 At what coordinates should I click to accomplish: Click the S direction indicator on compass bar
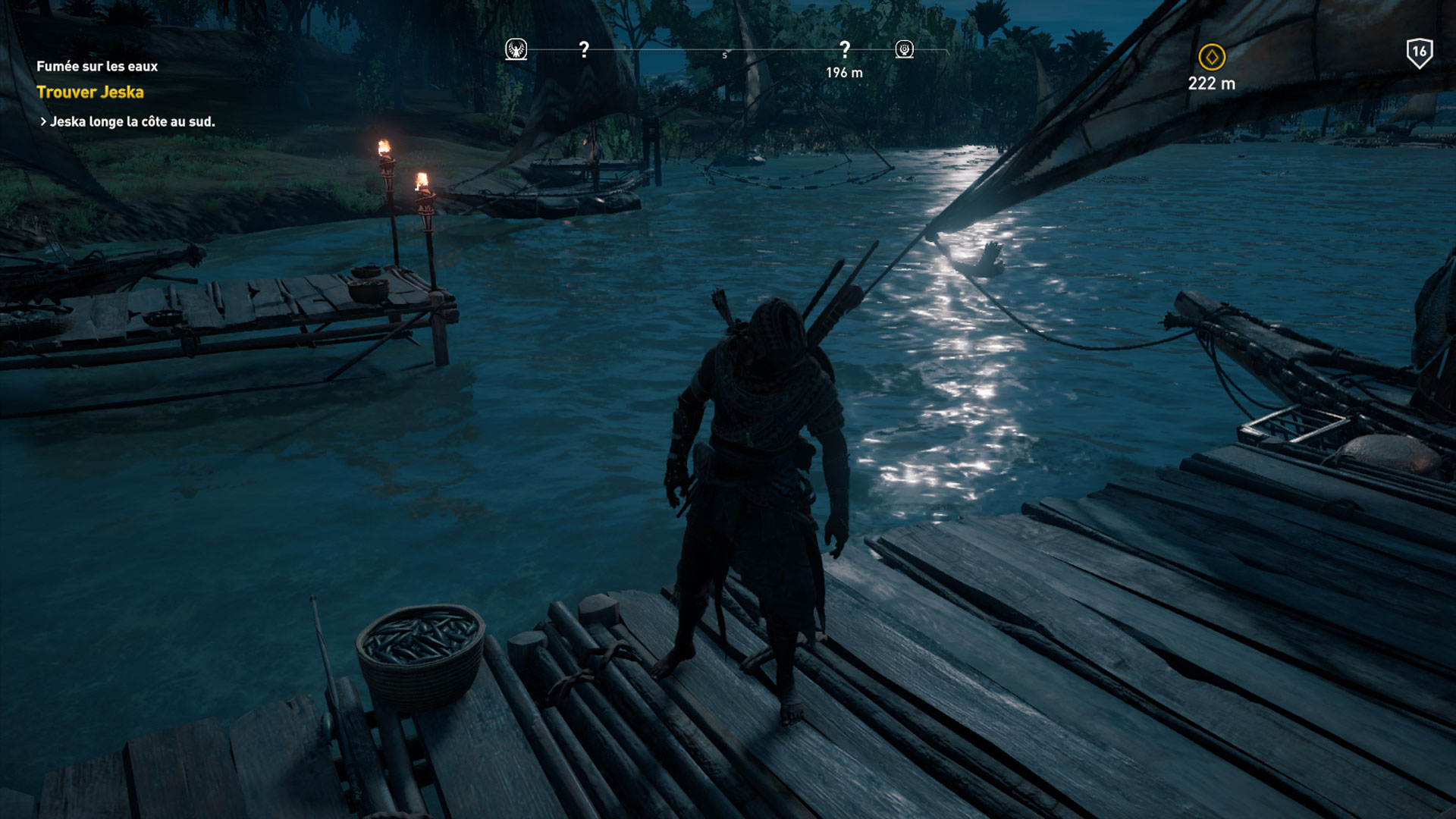(x=723, y=55)
